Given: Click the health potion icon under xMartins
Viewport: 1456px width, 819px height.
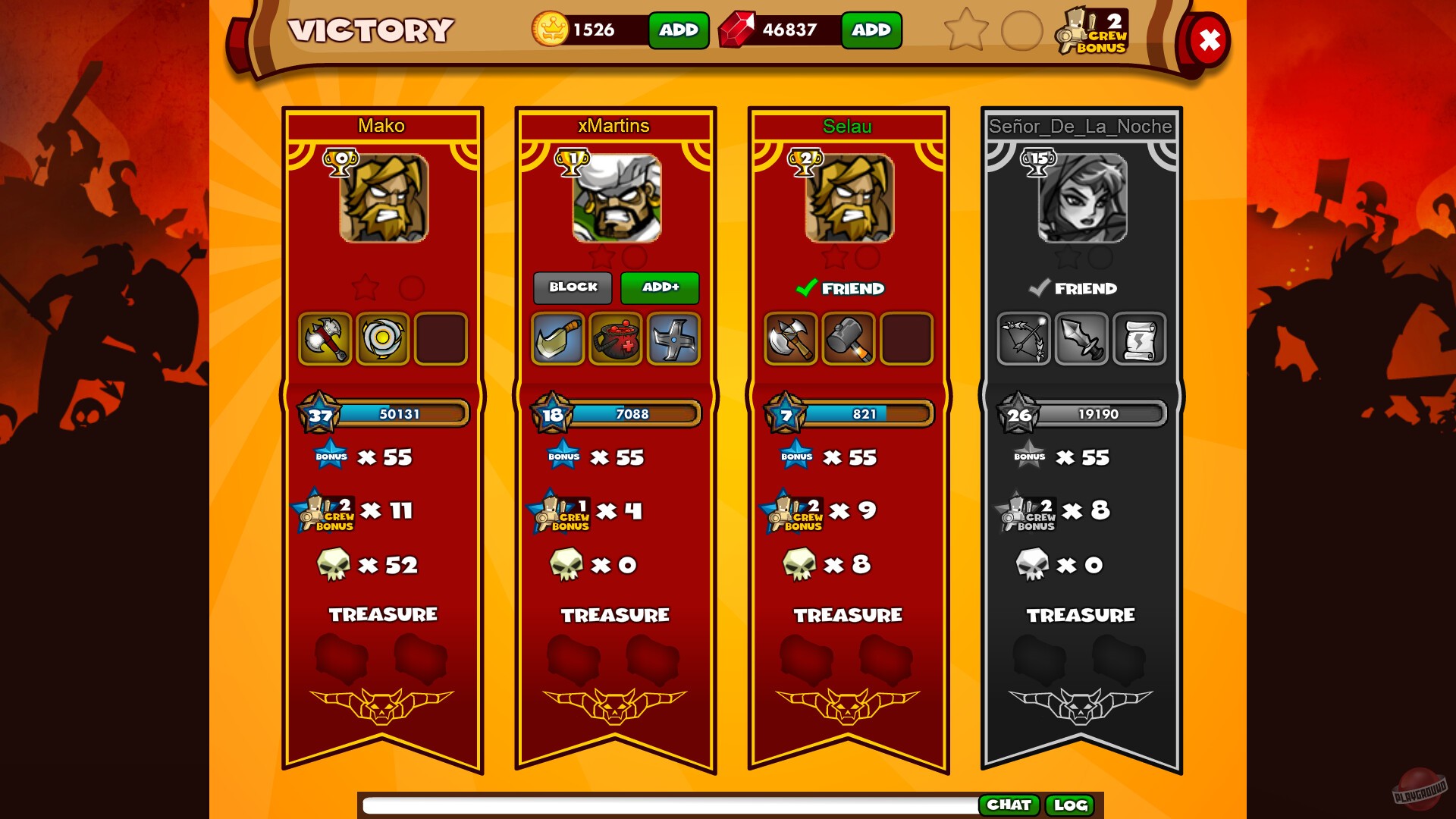Looking at the screenshot, I should pos(616,339).
